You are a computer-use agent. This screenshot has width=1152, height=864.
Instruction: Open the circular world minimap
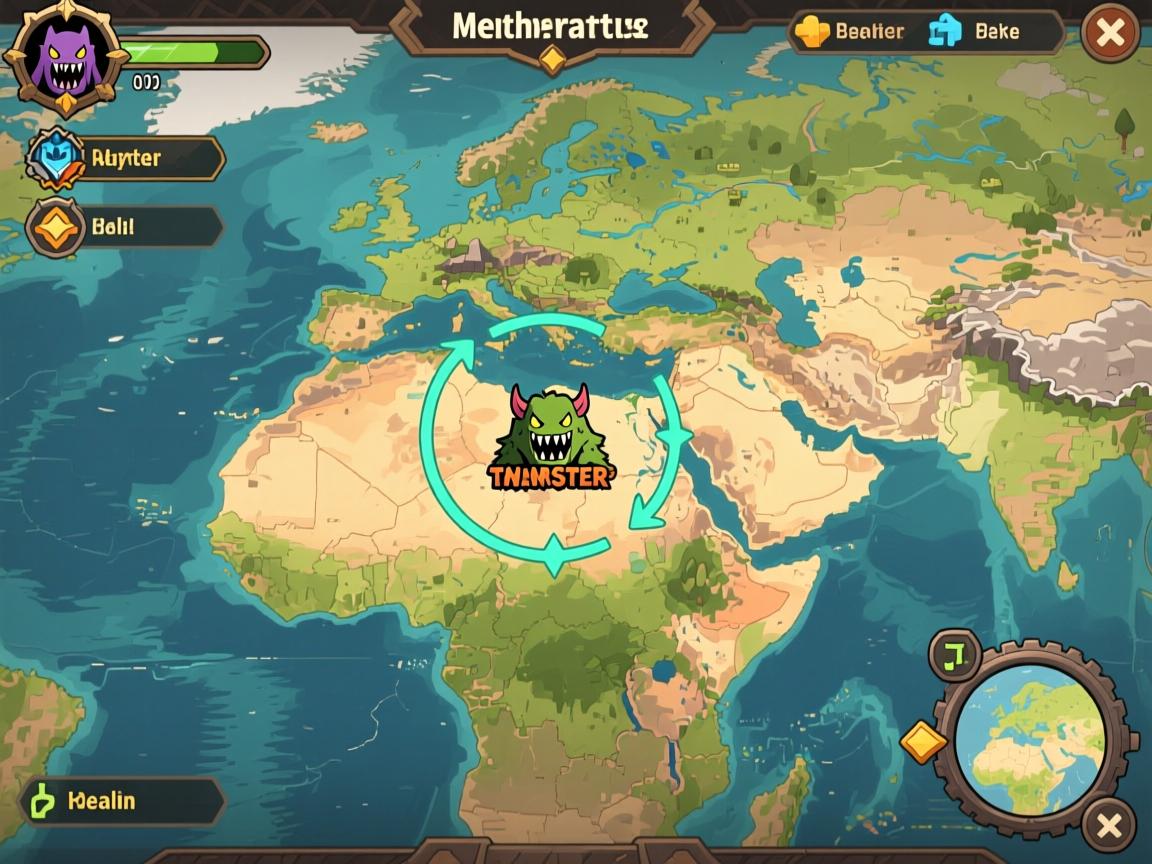pyautogui.click(x=1030, y=737)
